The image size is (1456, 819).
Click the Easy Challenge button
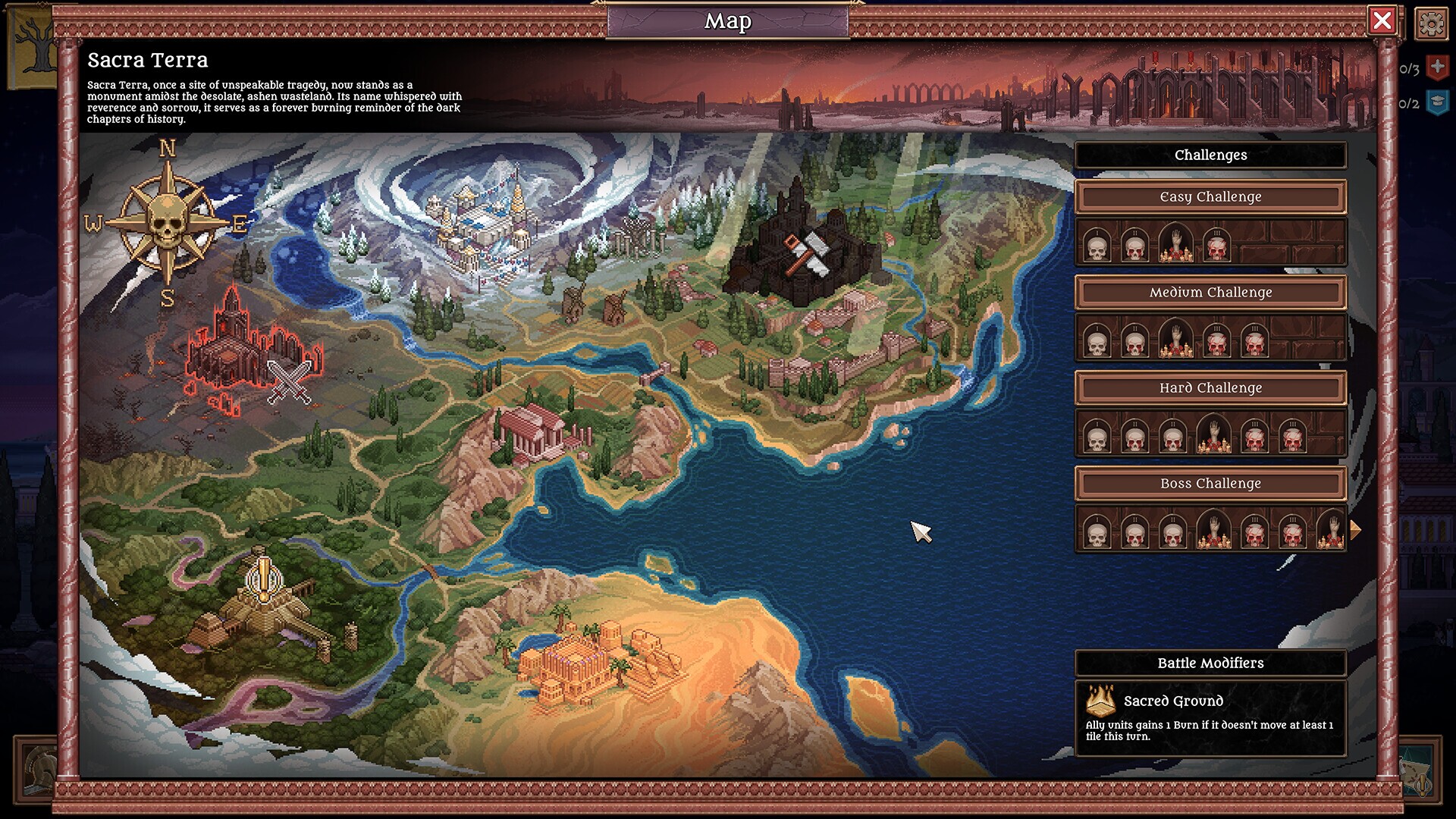pos(1210,196)
